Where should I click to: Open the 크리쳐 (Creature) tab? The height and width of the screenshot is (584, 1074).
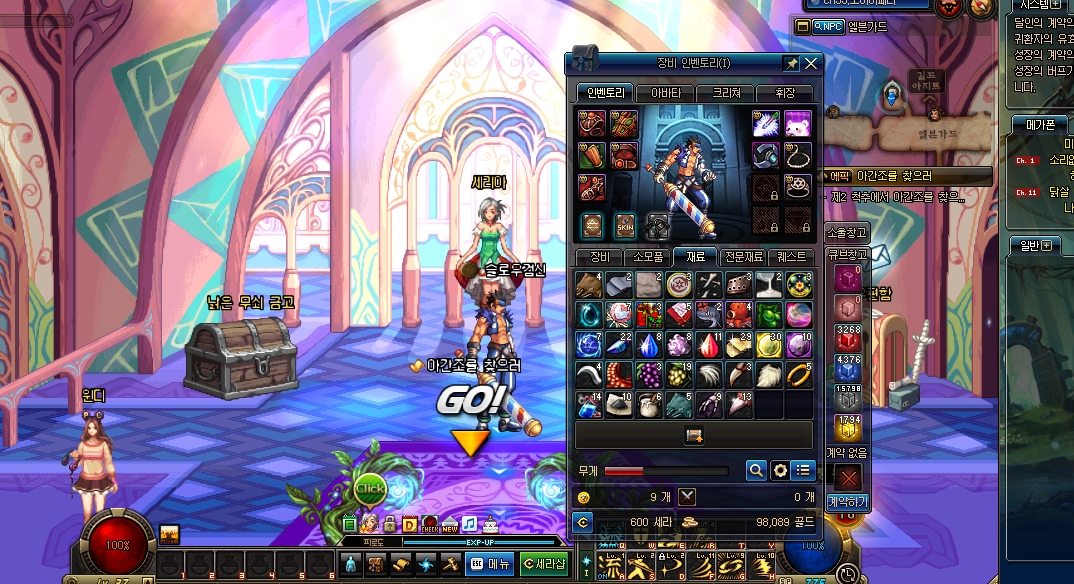coord(726,93)
